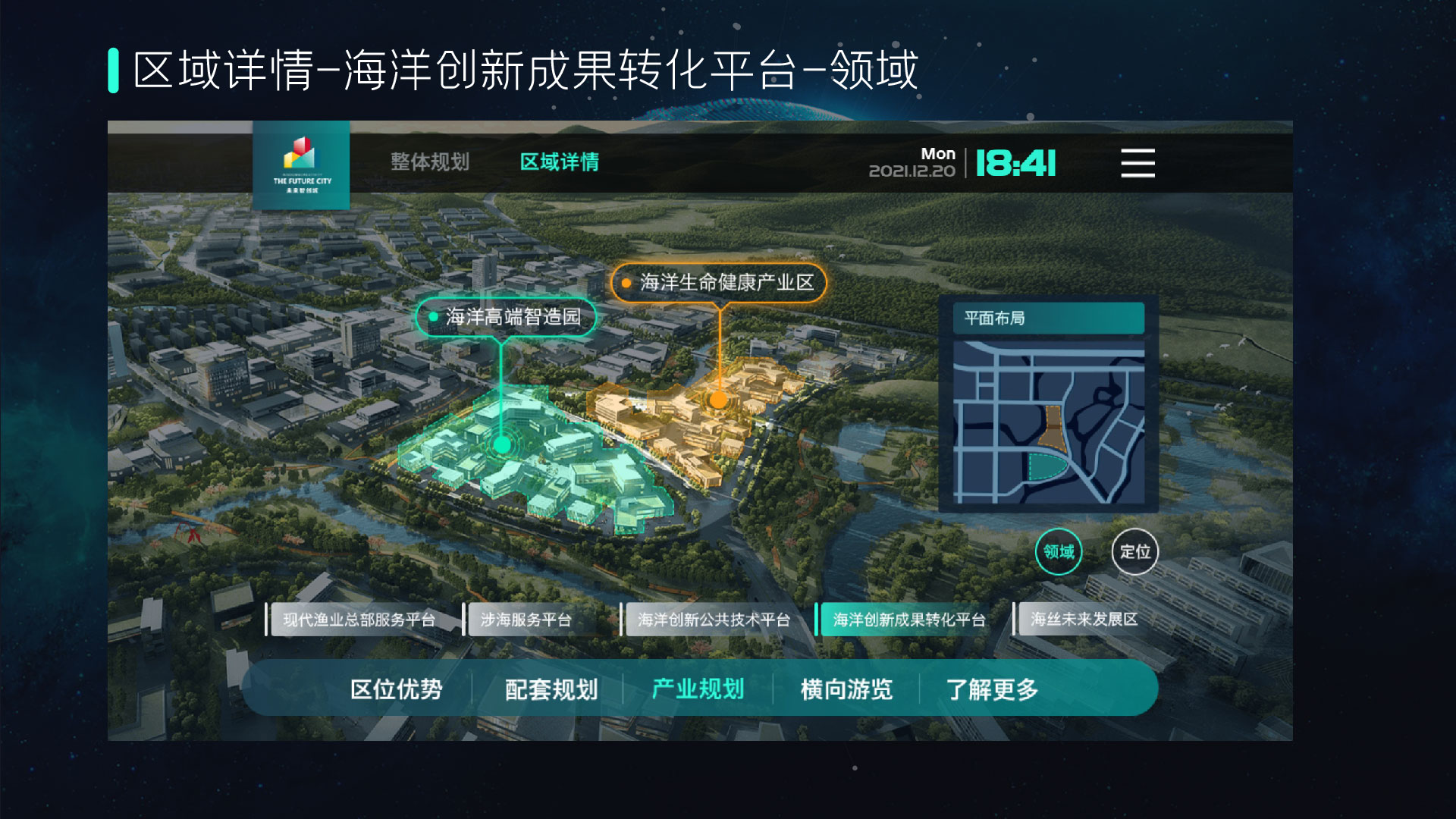Click the Future City logo
The width and height of the screenshot is (1456, 819).
click(x=300, y=165)
